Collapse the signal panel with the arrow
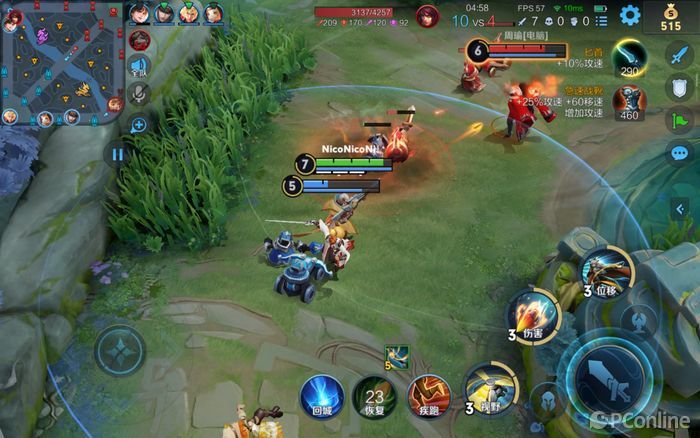The width and height of the screenshot is (700, 438). (x=681, y=208)
